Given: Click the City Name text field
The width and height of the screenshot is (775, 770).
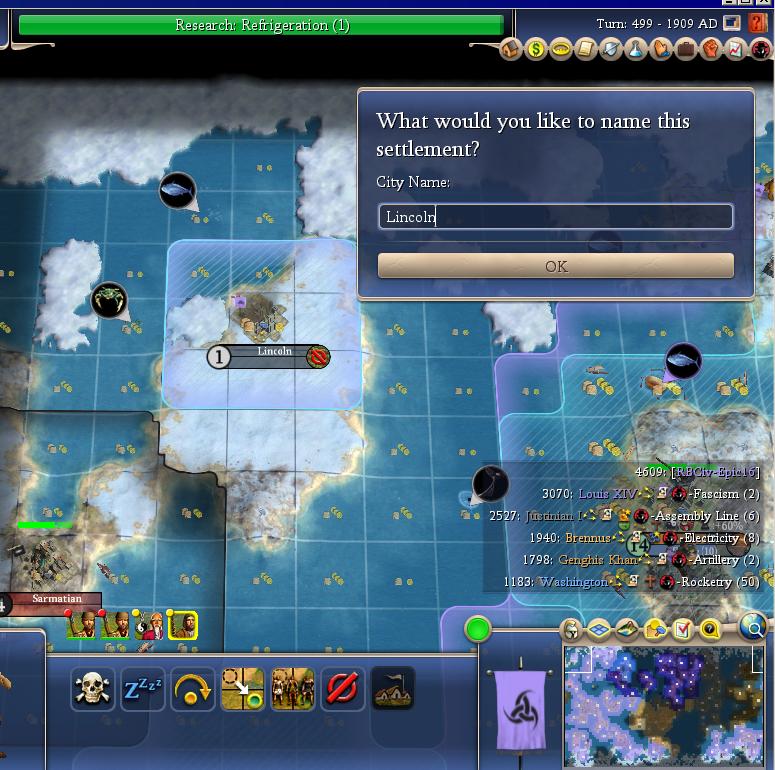Looking at the screenshot, I should coord(555,216).
